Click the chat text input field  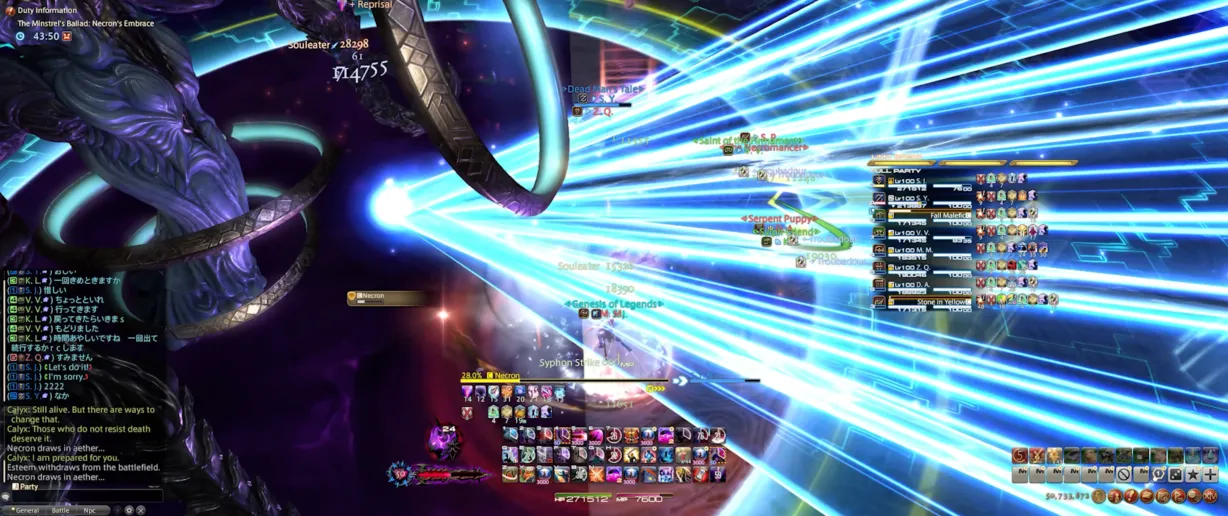click(85, 496)
